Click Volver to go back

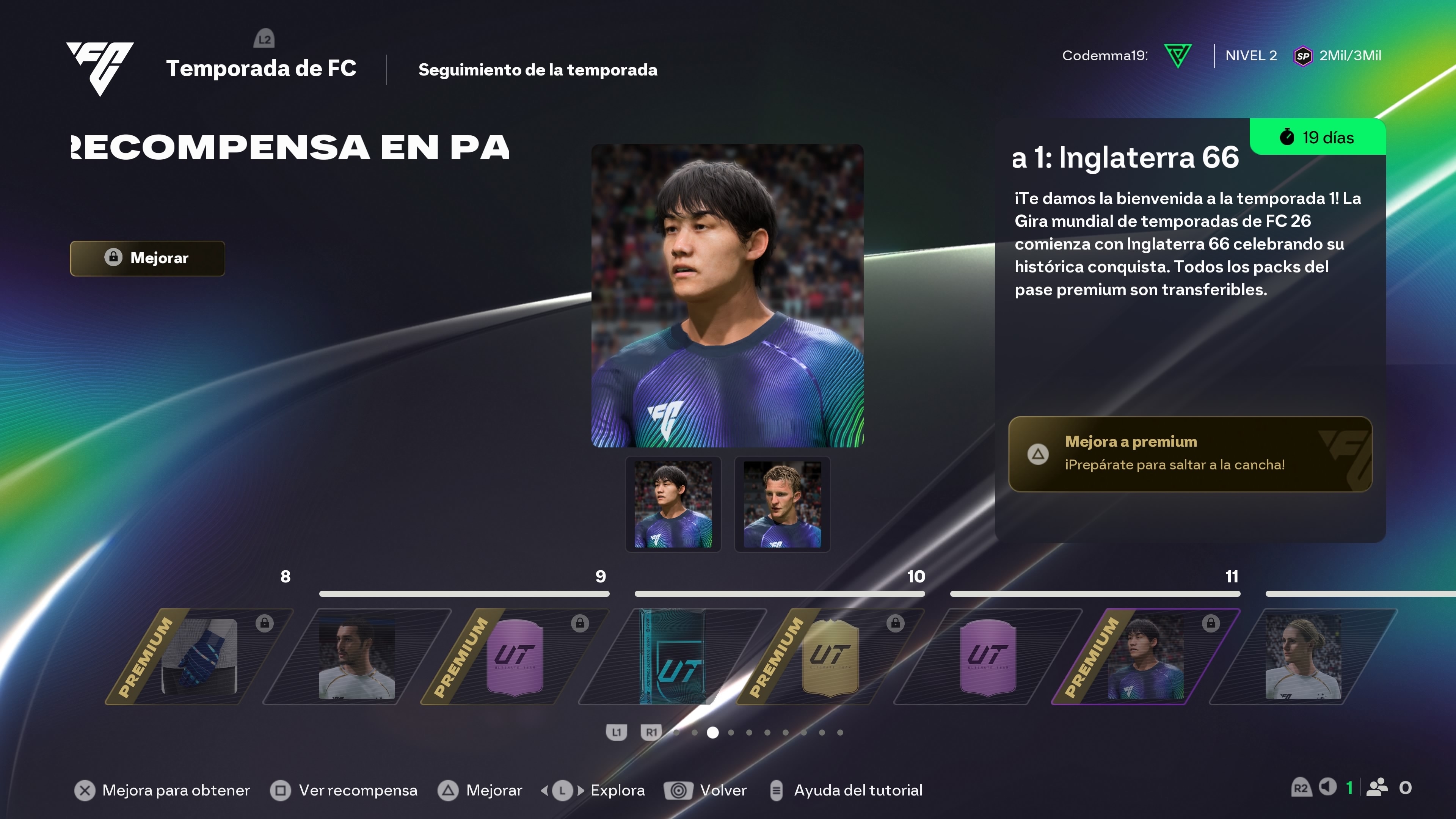tap(706, 790)
